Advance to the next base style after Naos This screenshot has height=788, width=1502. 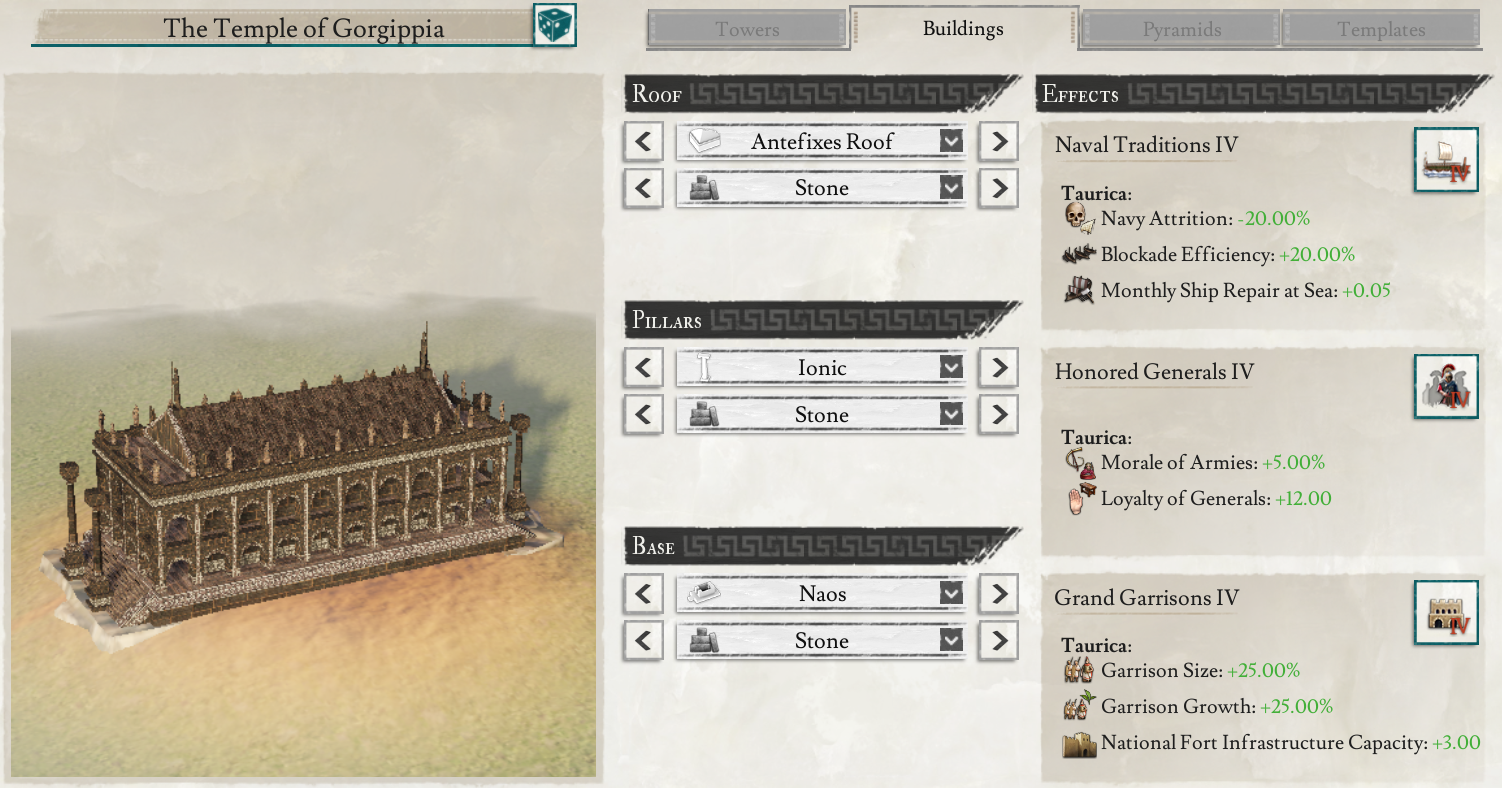[x=998, y=594]
